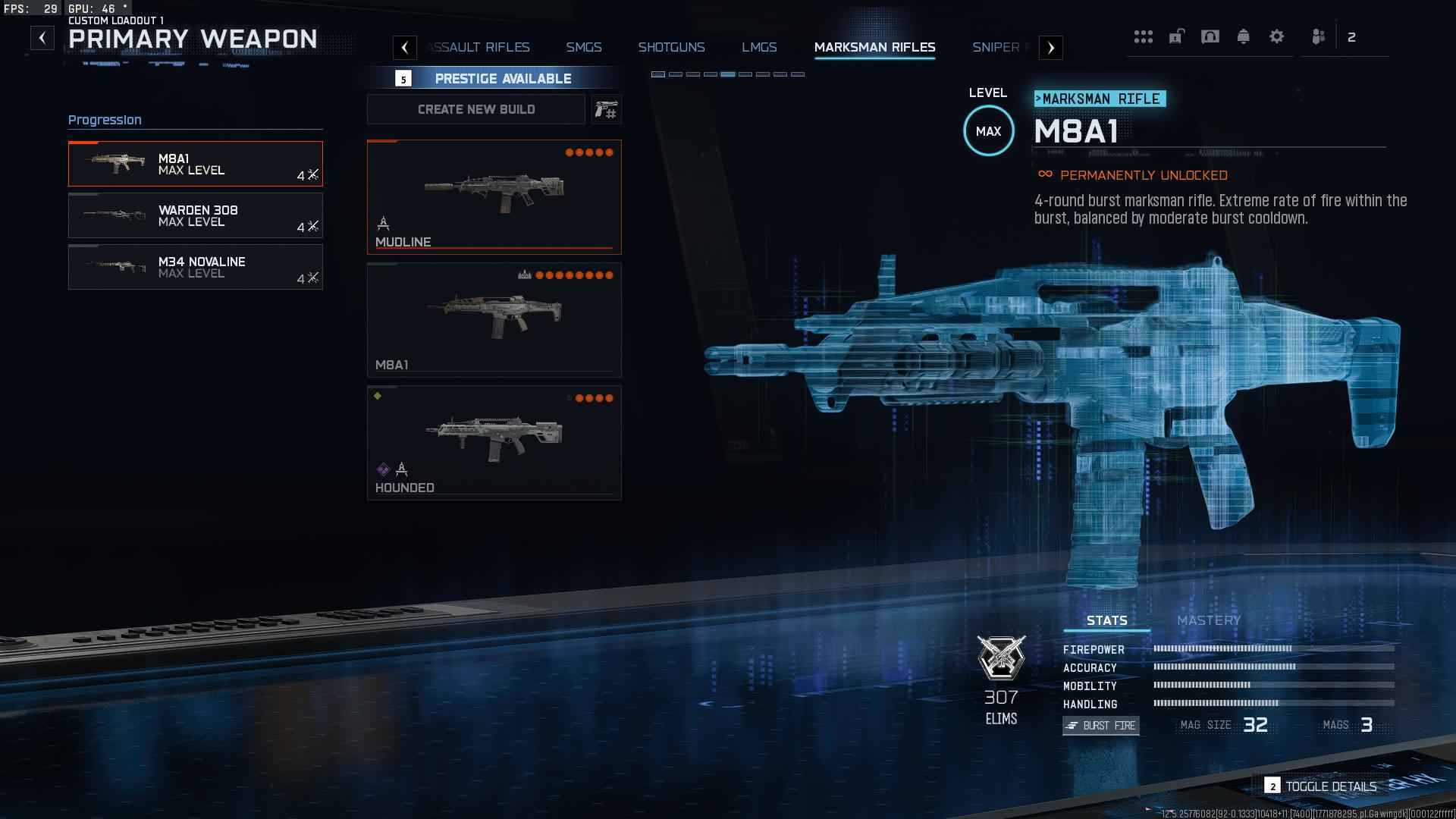Select the Warden 308 marksman rifle
Image resolution: width=1456 pixels, height=819 pixels.
click(x=195, y=215)
